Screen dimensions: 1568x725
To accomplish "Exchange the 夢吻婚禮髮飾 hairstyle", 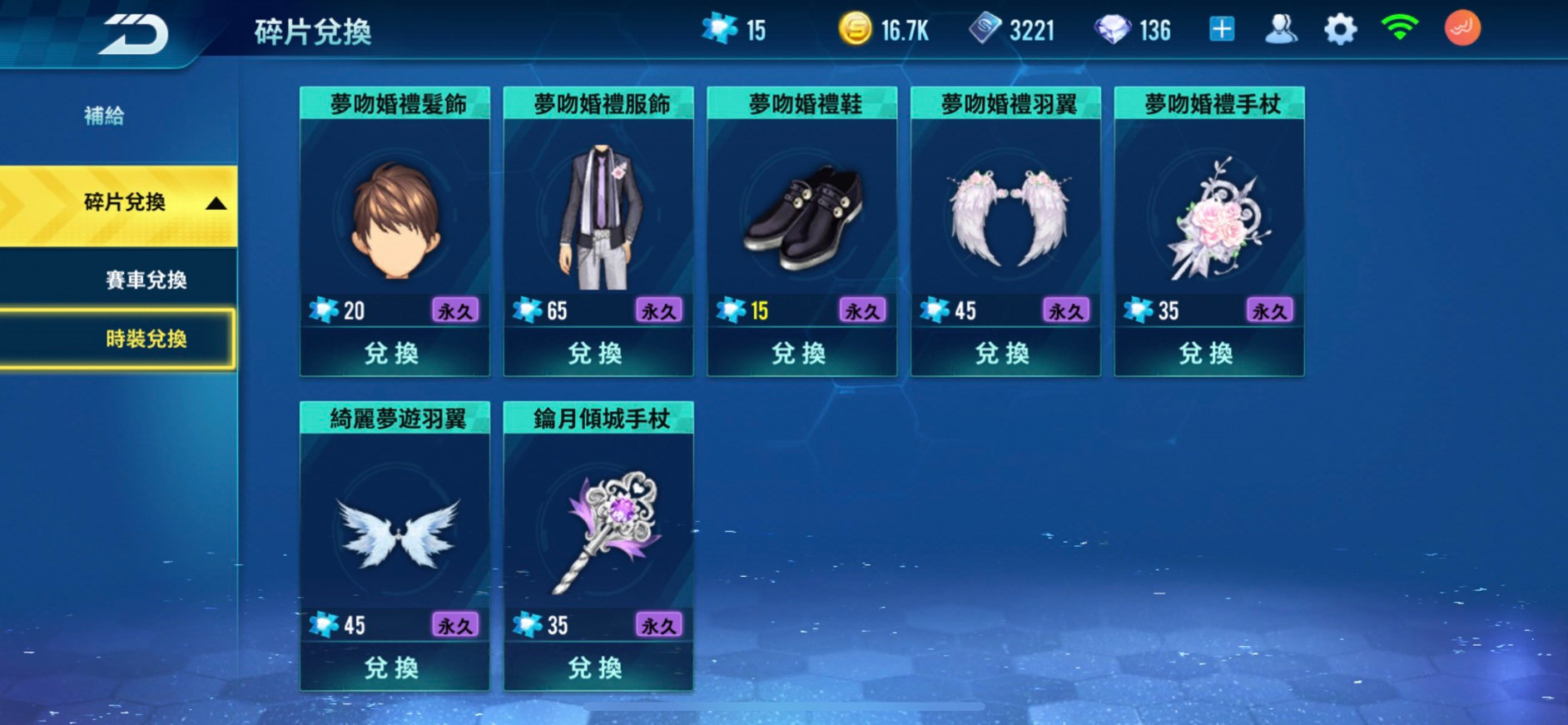I will tap(394, 353).
